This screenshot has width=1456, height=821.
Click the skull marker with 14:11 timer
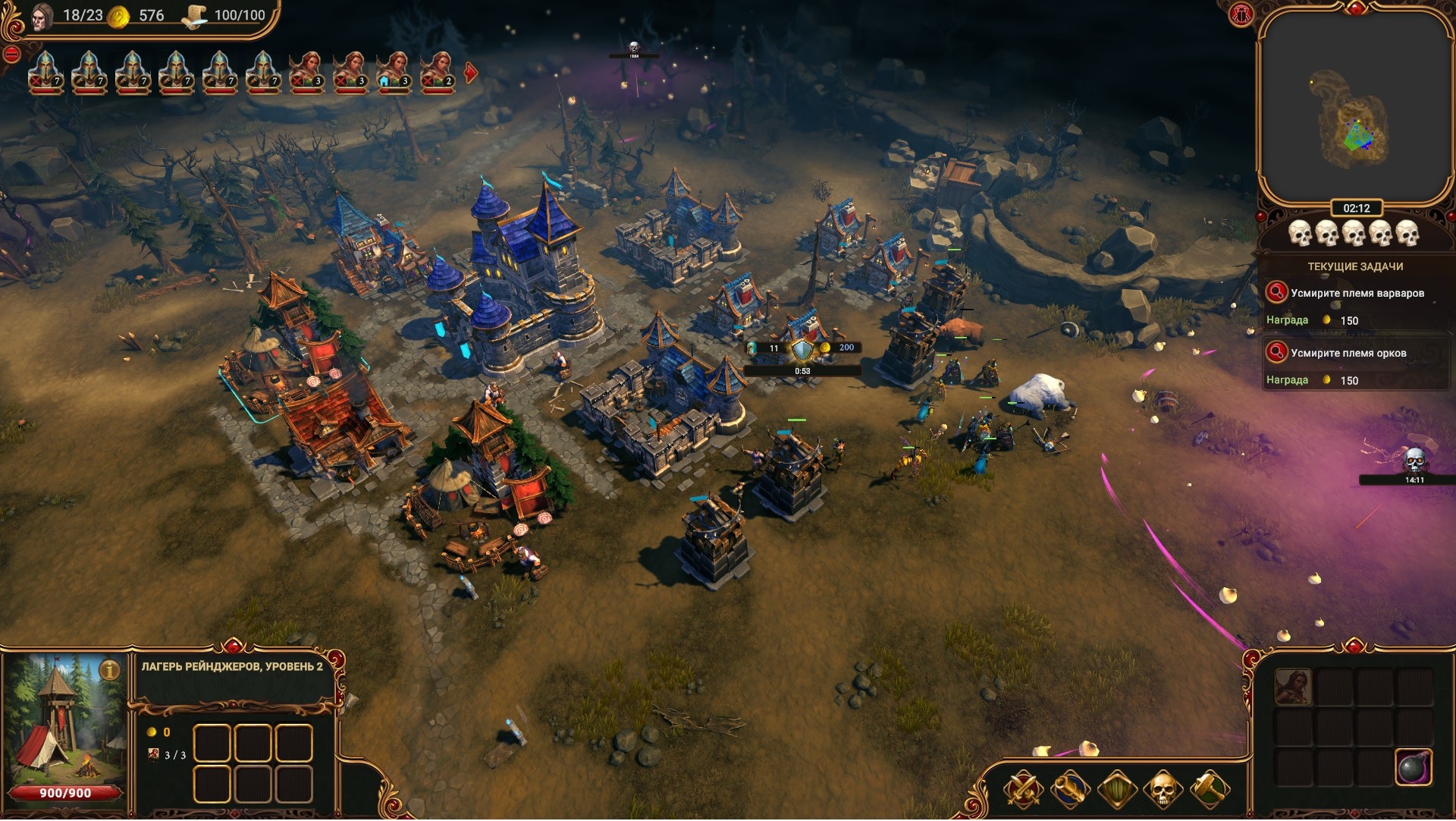1414,461
